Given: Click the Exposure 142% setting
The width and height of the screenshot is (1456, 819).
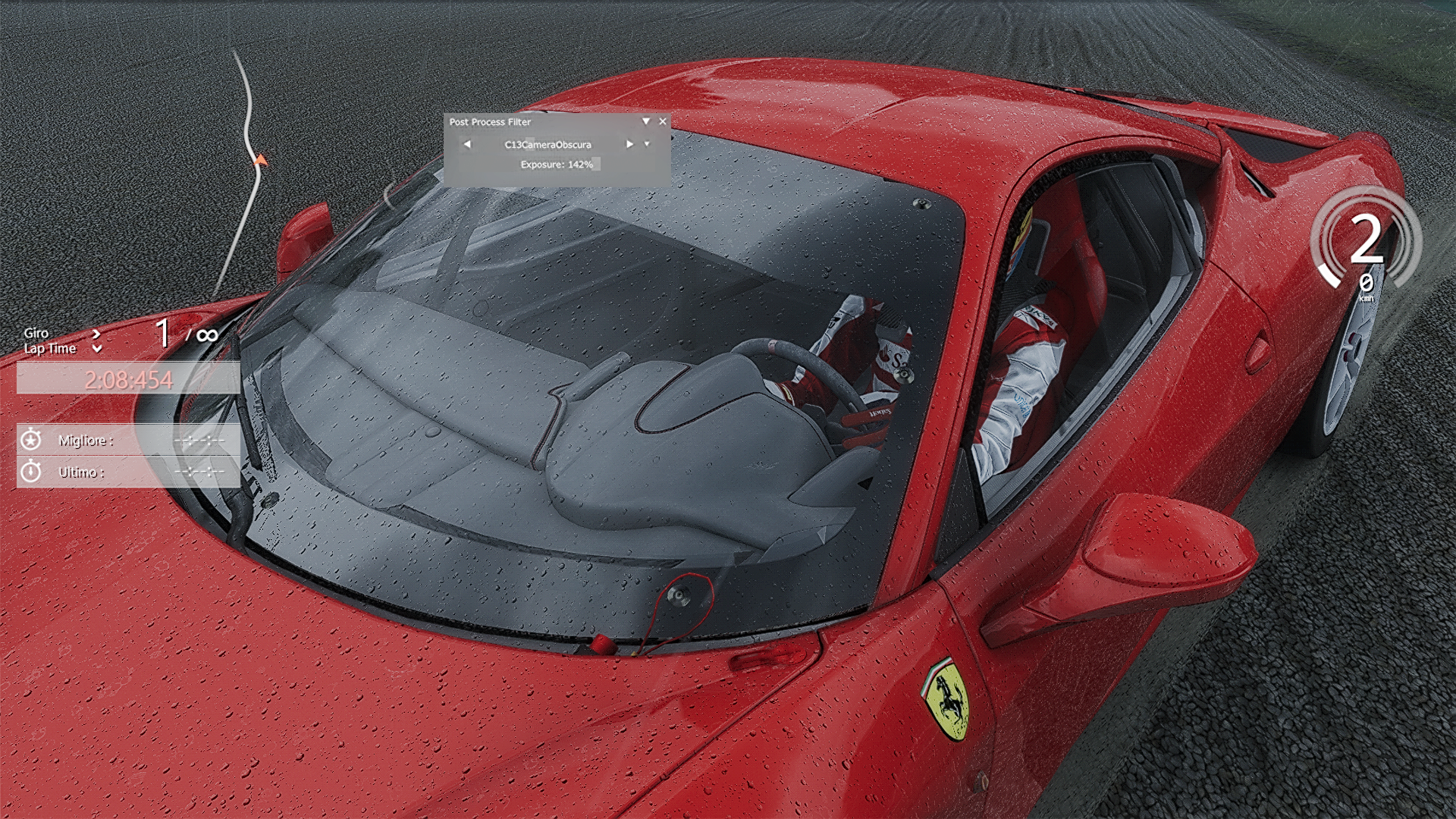Looking at the screenshot, I should tap(557, 165).
